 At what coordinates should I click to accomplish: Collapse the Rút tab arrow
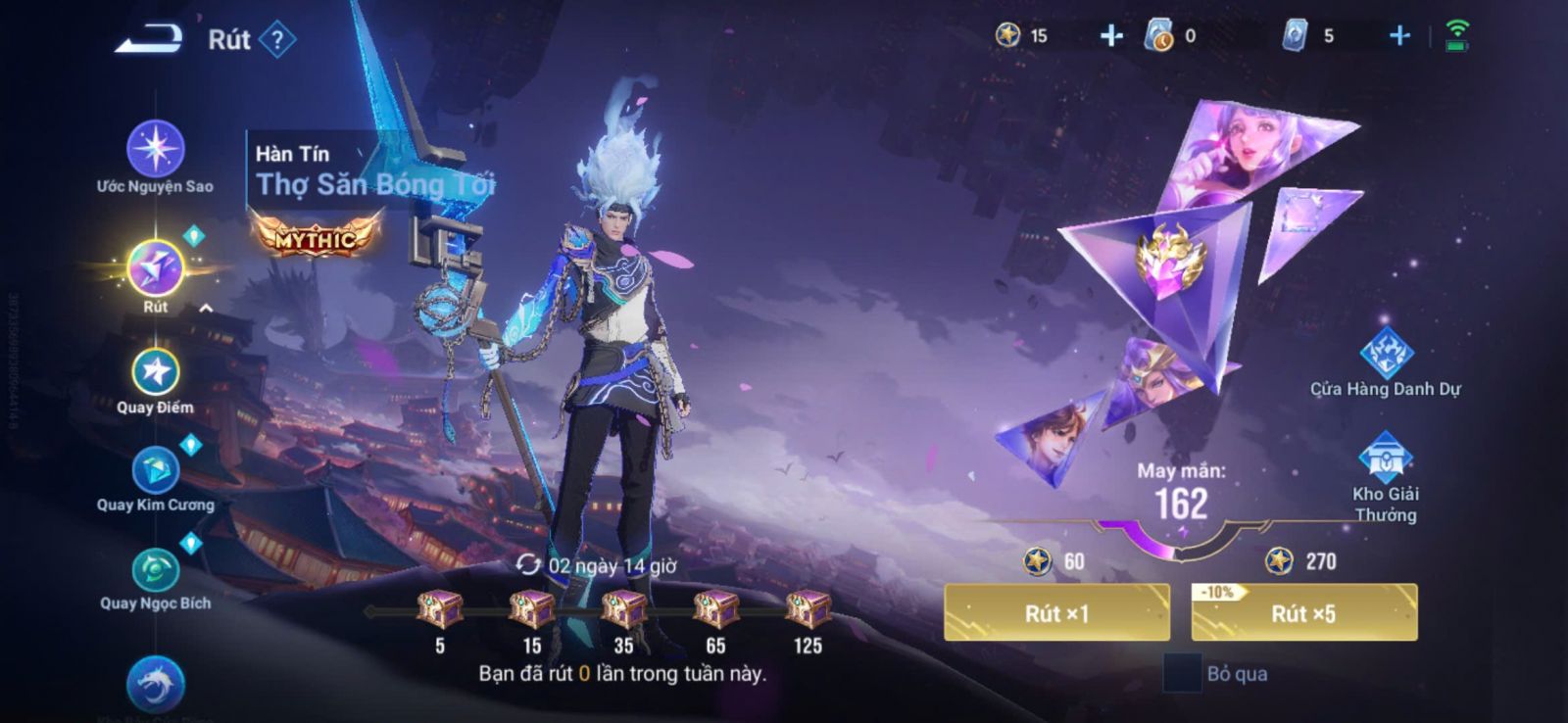click(207, 309)
